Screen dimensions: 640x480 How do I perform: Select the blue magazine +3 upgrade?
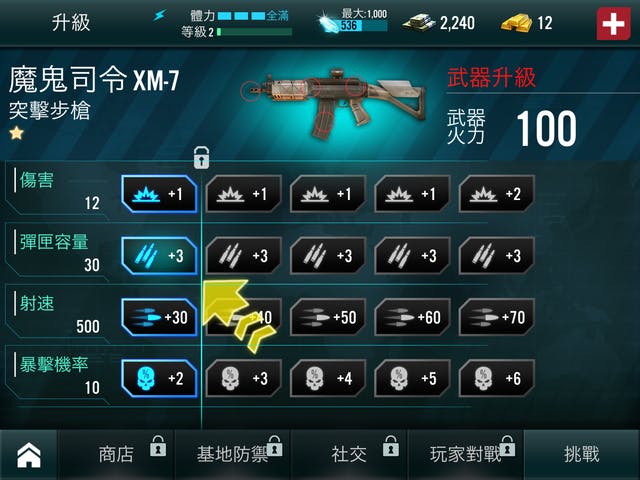coord(159,255)
